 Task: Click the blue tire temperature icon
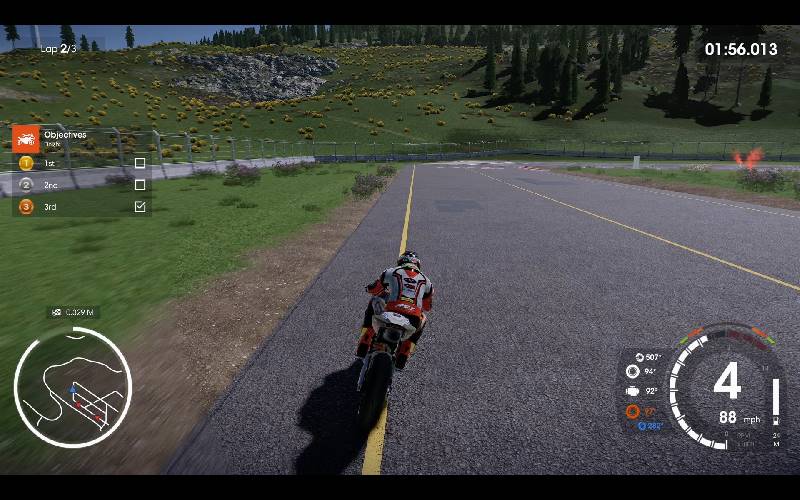coord(641,426)
